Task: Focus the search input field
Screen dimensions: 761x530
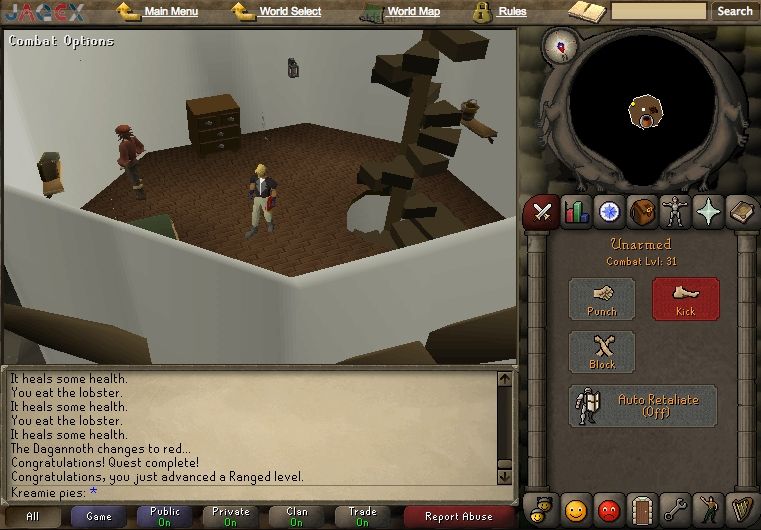Action: tap(658, 11)
